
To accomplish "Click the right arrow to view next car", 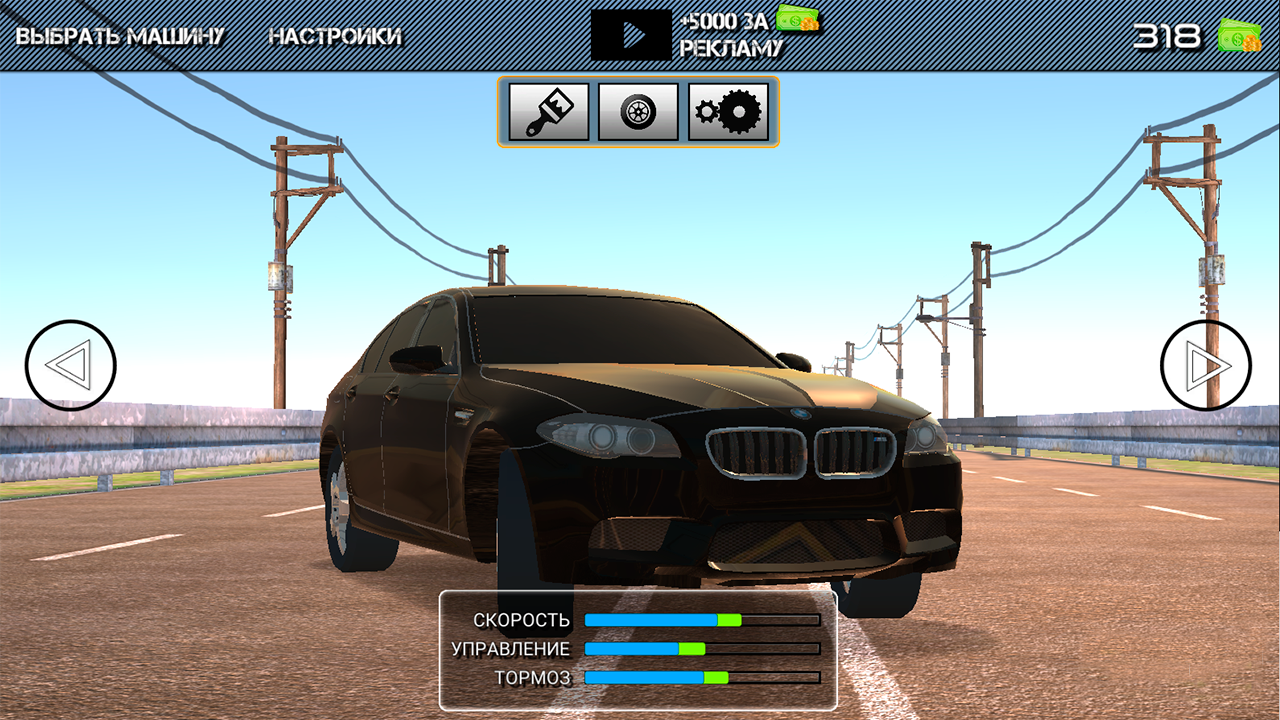I will pos(1205,365).
